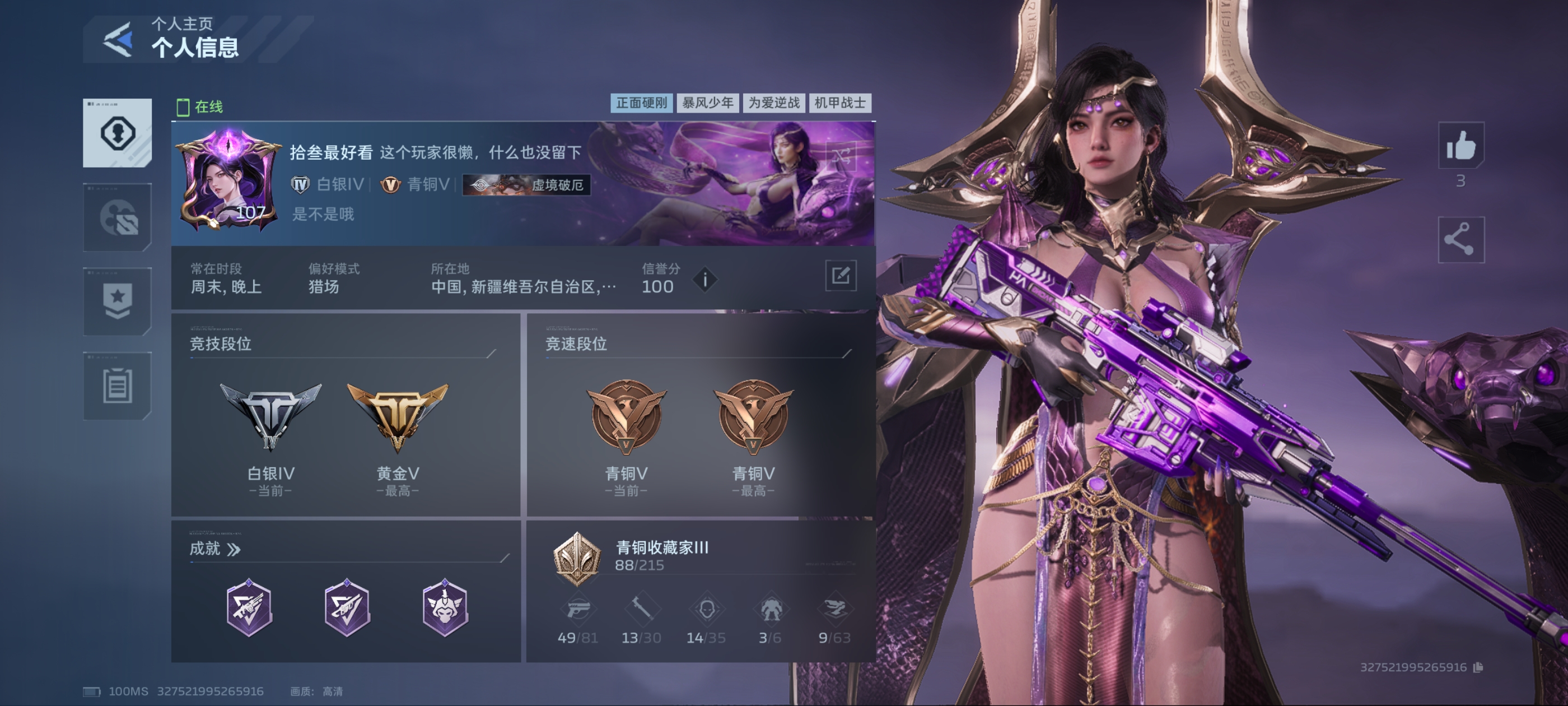View the 虚境破厄 title badge
The image size is (1568, 706).
526,184
